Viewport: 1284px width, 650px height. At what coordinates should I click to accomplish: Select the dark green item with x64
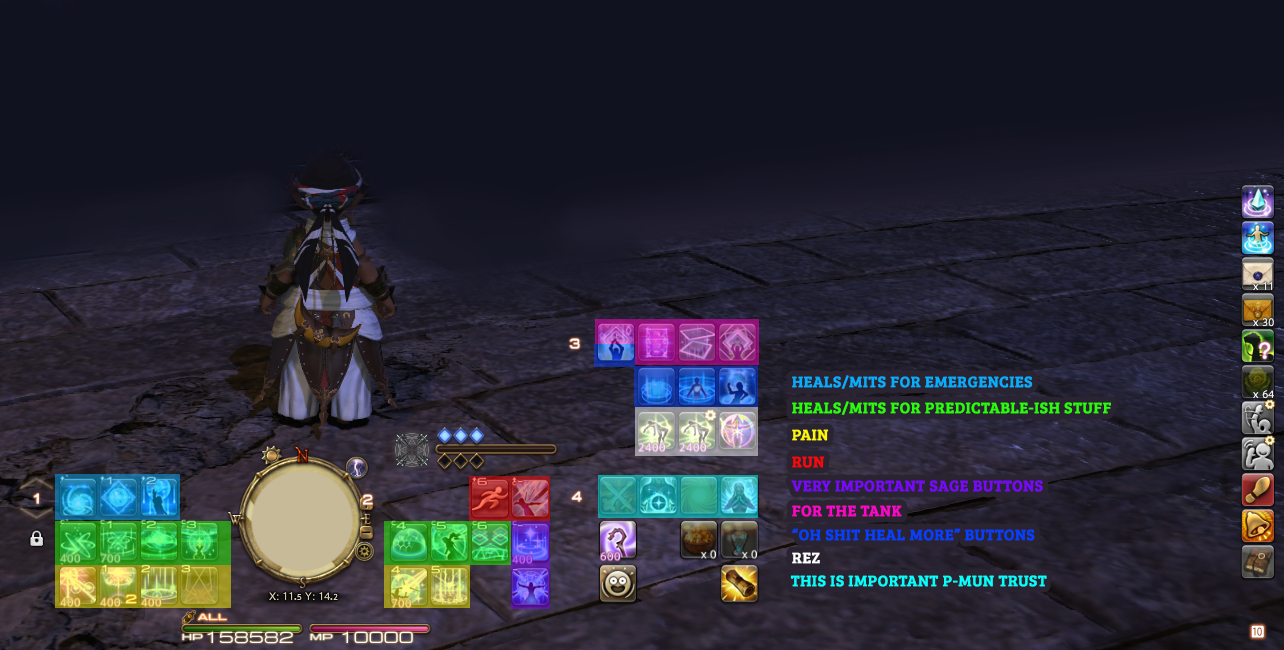coord(1258,382)
